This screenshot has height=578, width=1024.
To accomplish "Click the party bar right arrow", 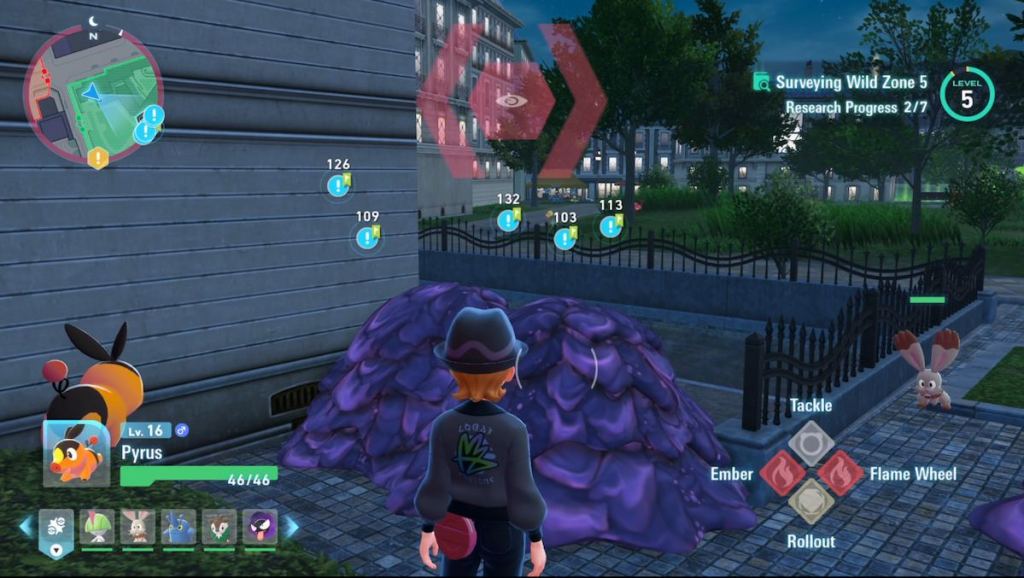I will click(291, 526).
